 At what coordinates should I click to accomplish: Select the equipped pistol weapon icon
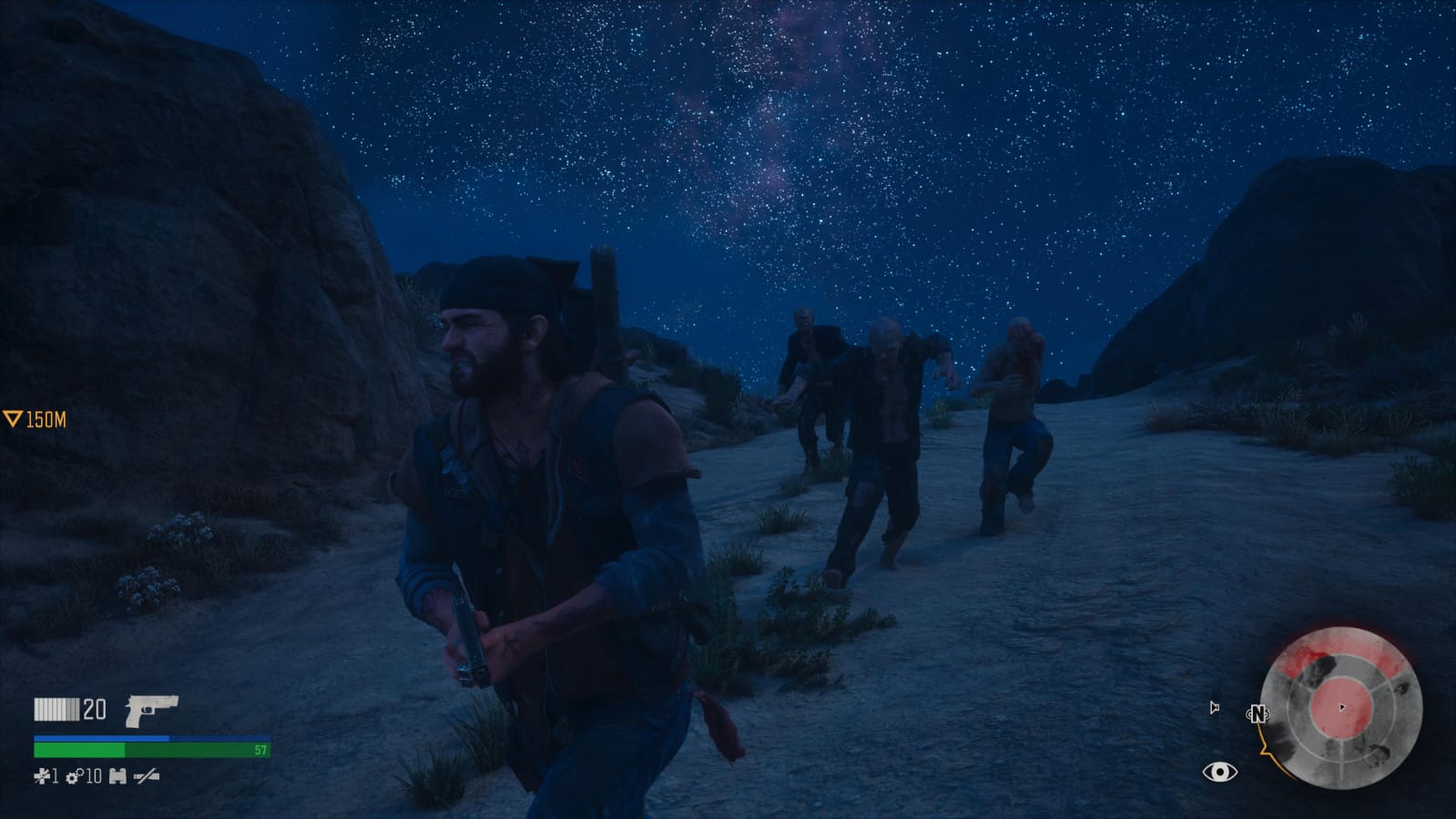click(x=150, y=711)
